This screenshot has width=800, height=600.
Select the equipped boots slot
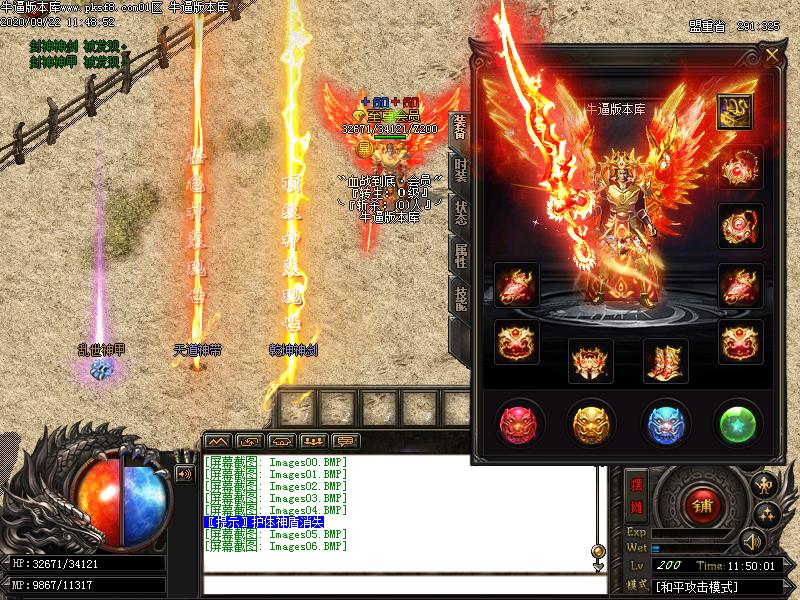665,360
